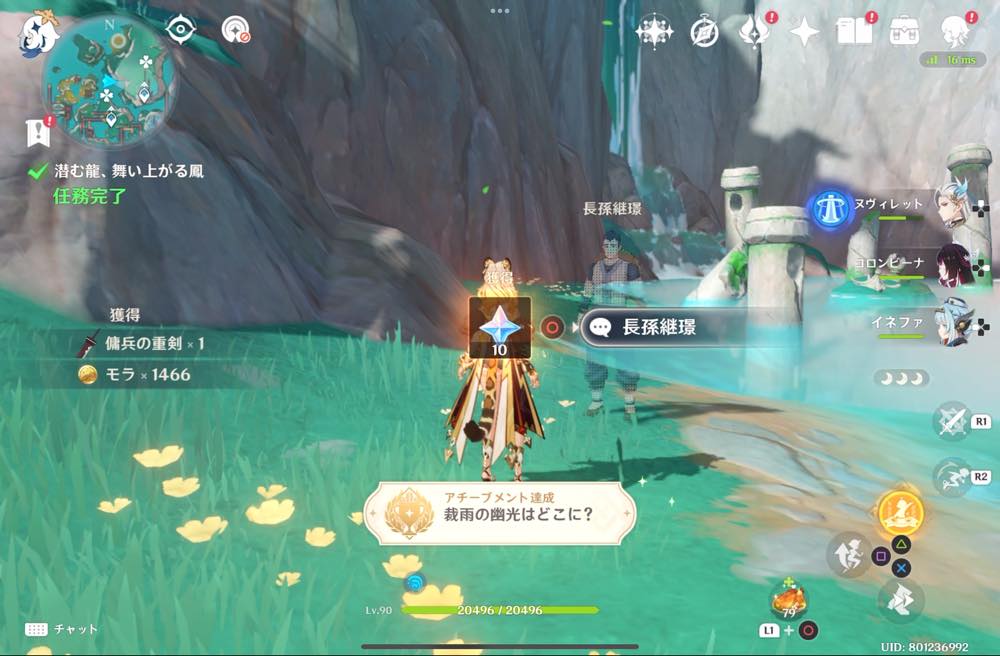Open the quest log banner icon

pyautogui.click(x=39, y=130)
